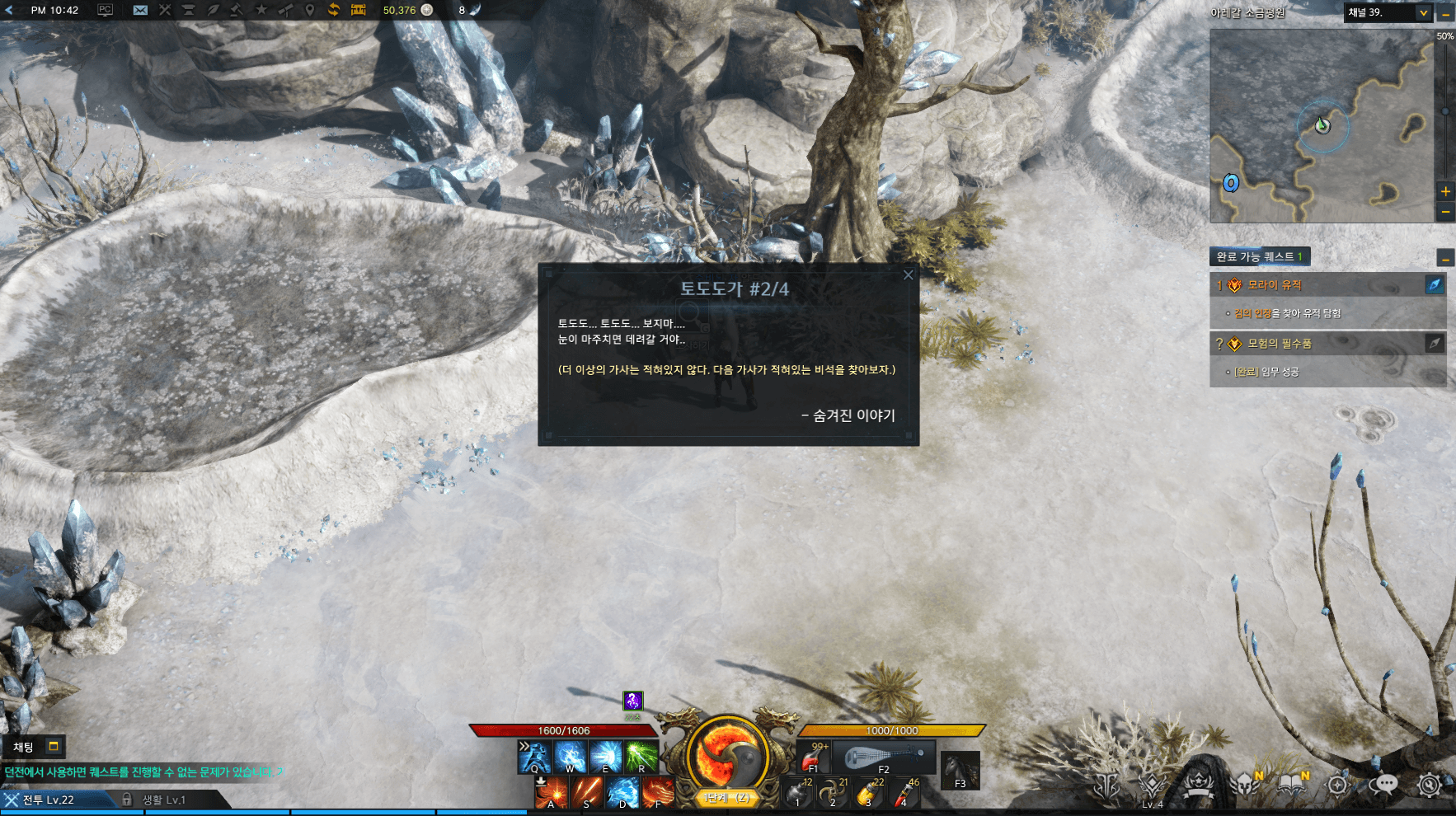Screen dimensions: 1456x816
Task: Use the red health potion on F1
Action: tap(813, 757)
